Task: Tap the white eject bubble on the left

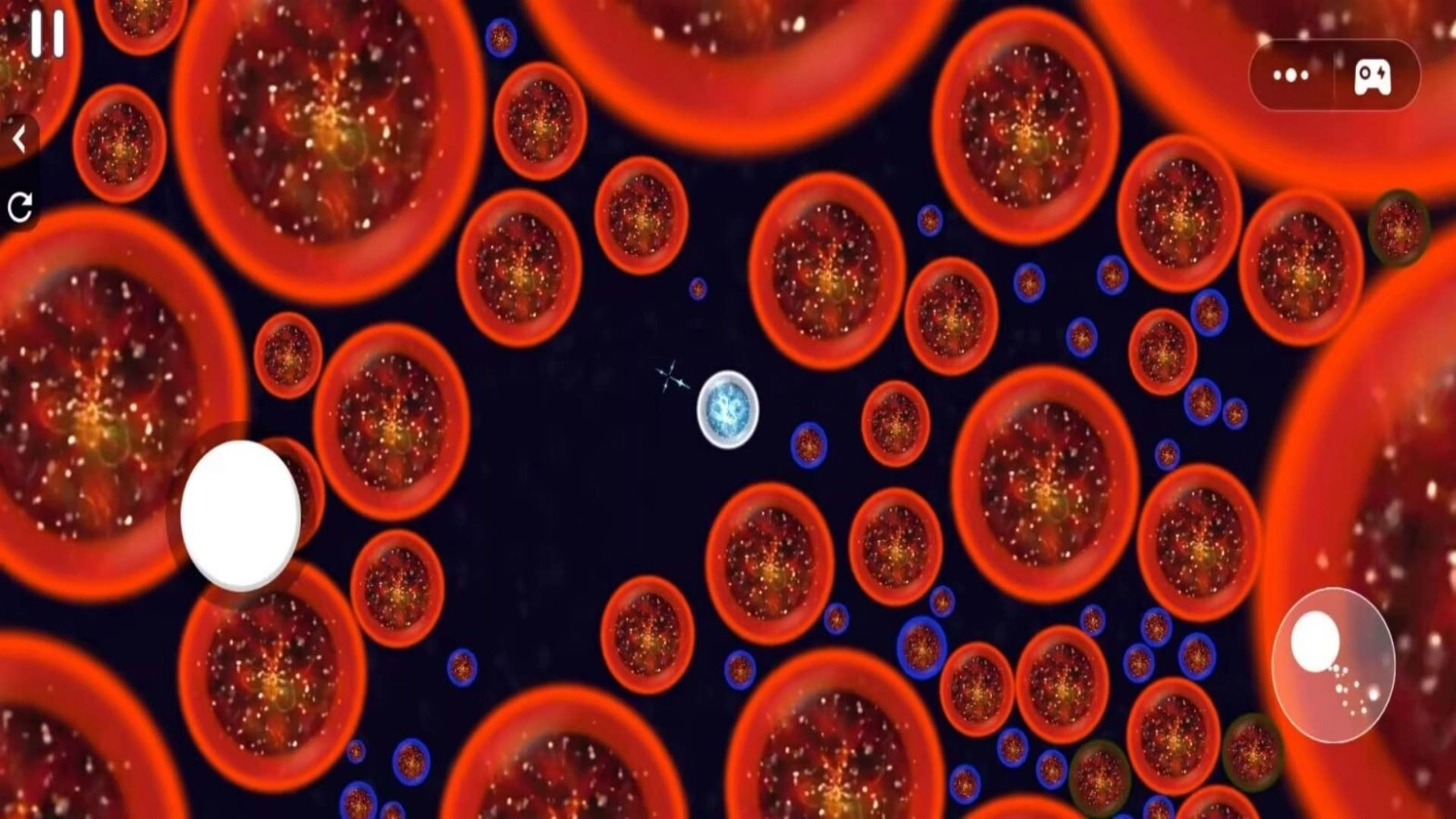Action: [240, 514]
